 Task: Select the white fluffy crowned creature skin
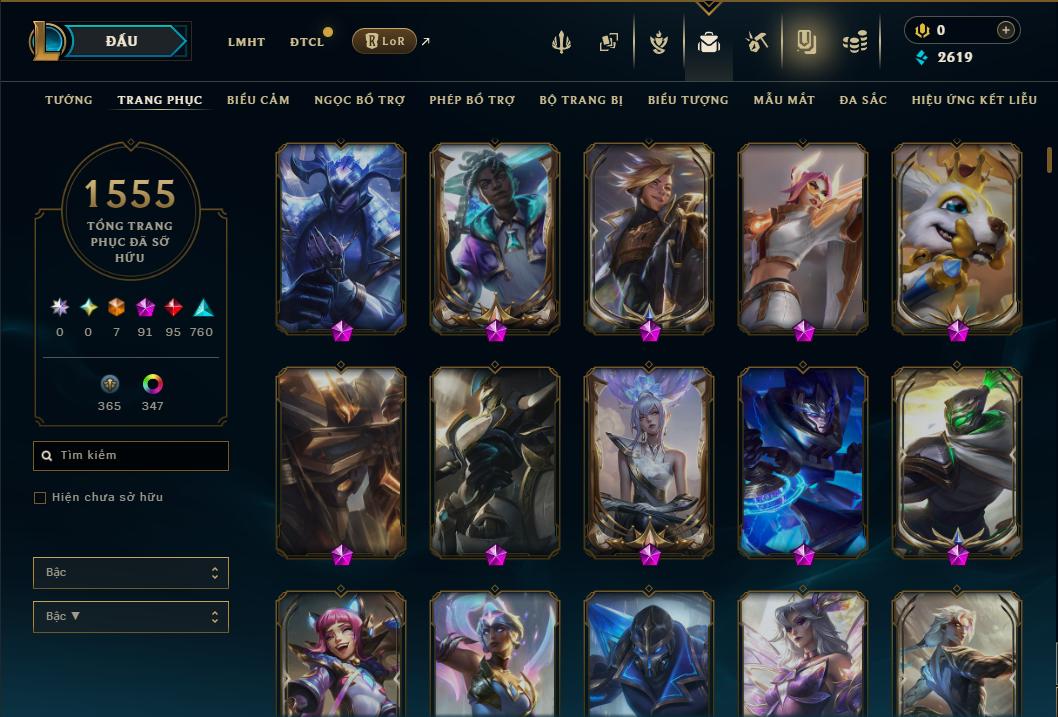pyautogui.click(x=956, y=237)
